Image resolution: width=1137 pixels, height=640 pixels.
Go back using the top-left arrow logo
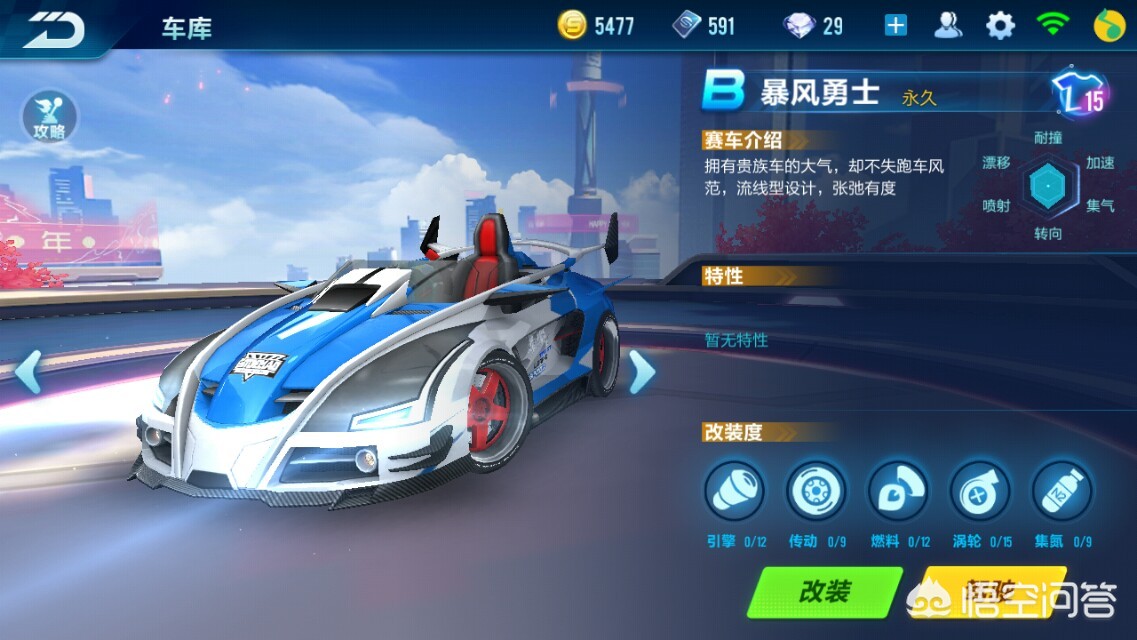point(54,27)
